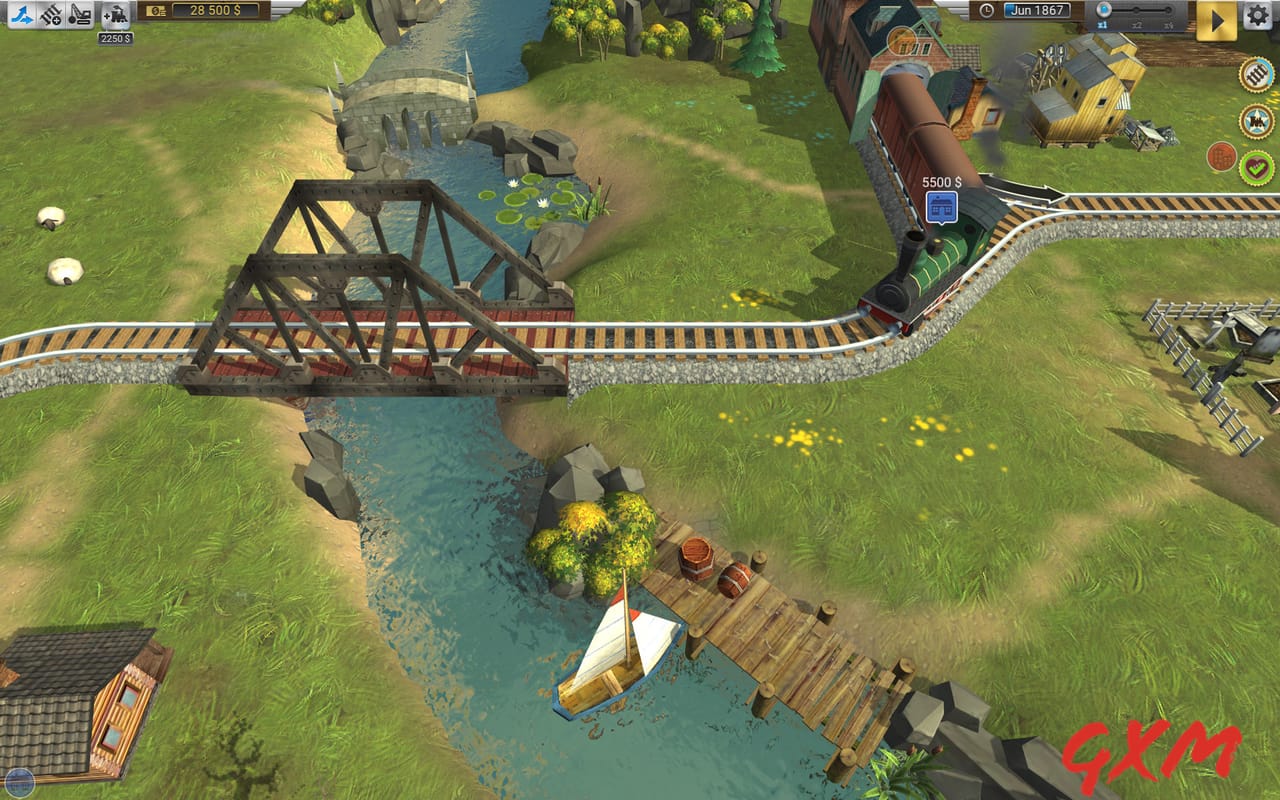Screen dimensions: 1280x800
Task: Click the star medal badge on the right
Action: (1256, 120)
